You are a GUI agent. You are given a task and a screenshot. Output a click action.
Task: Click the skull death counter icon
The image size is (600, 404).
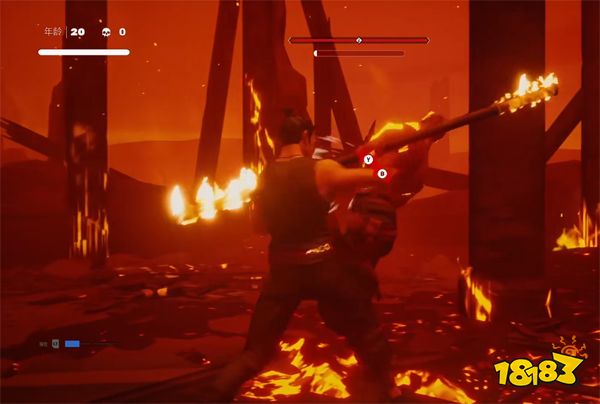click(x=105, y=32)
